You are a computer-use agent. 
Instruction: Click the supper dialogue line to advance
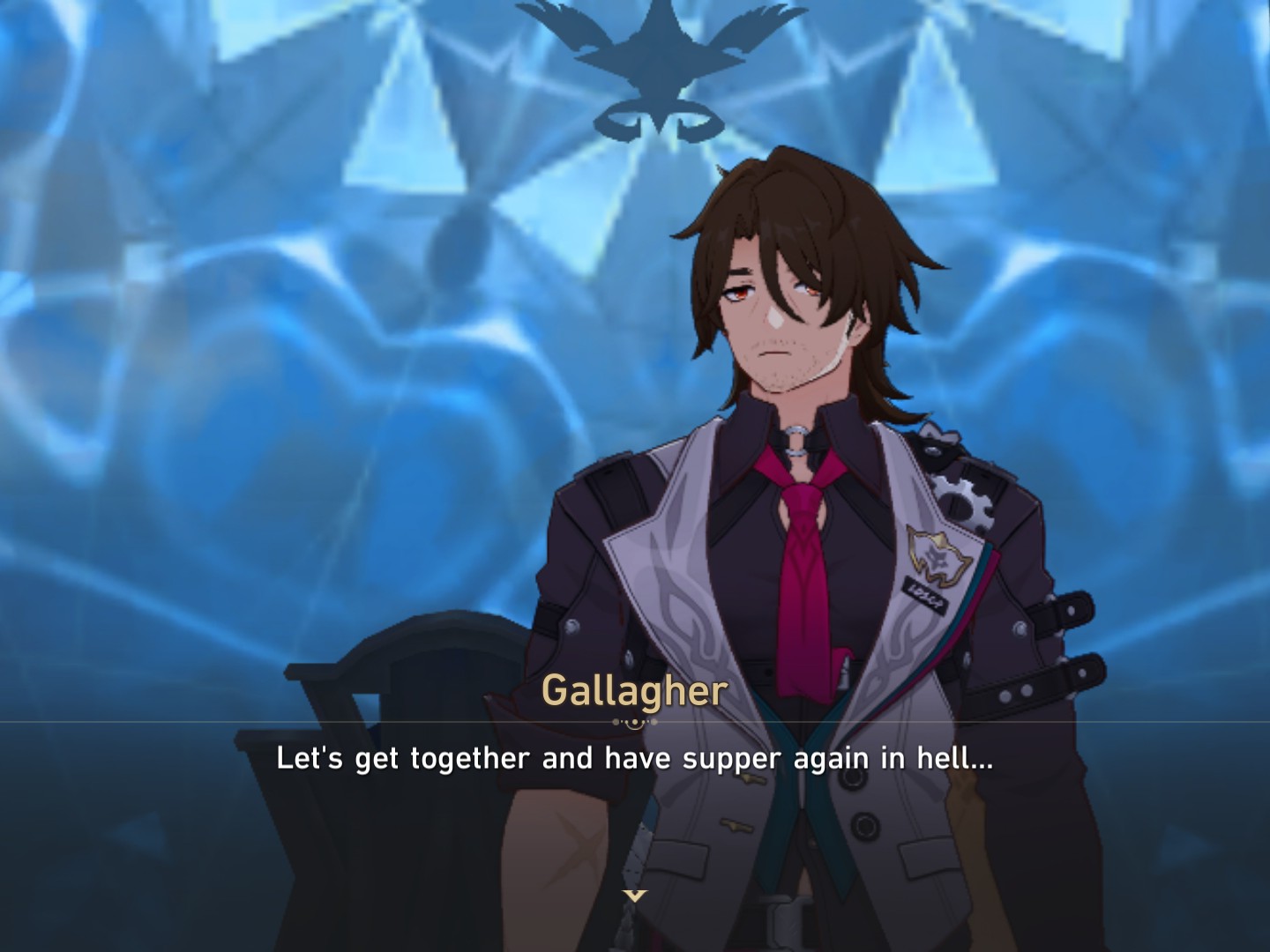coord(635,756)
